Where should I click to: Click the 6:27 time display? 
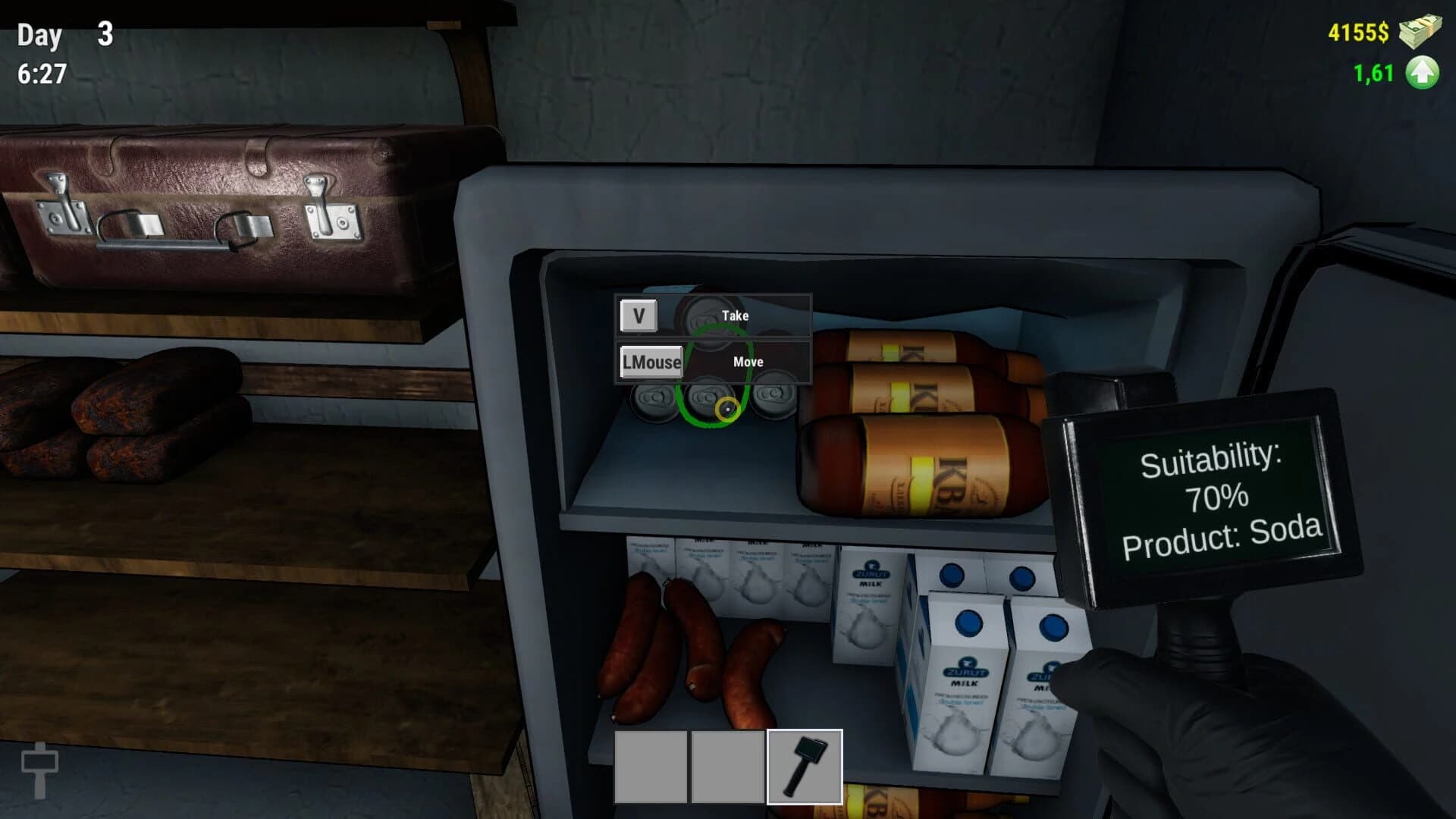coord(42,74)
